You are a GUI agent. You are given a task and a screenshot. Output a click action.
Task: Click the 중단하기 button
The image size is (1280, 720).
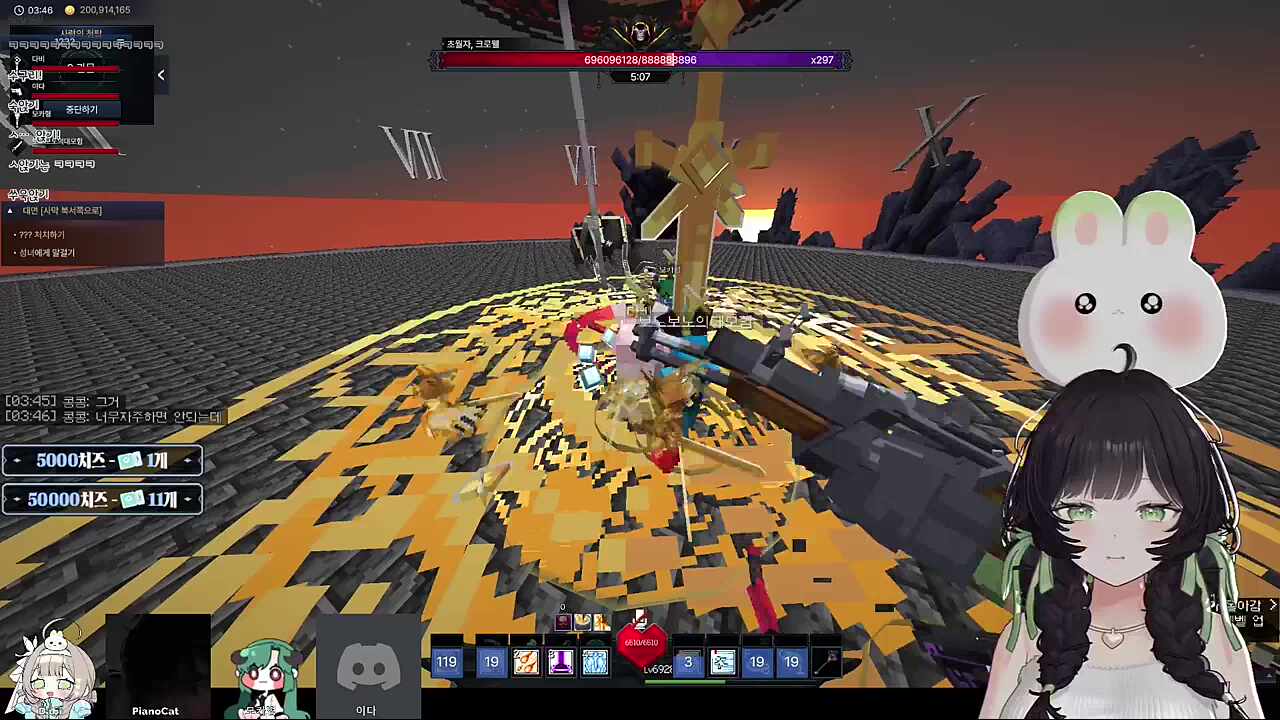(82, 109)
